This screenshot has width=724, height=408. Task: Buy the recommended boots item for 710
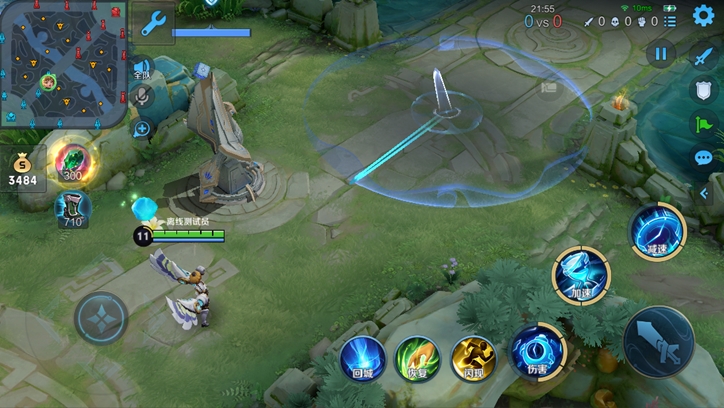coord(71,209)
